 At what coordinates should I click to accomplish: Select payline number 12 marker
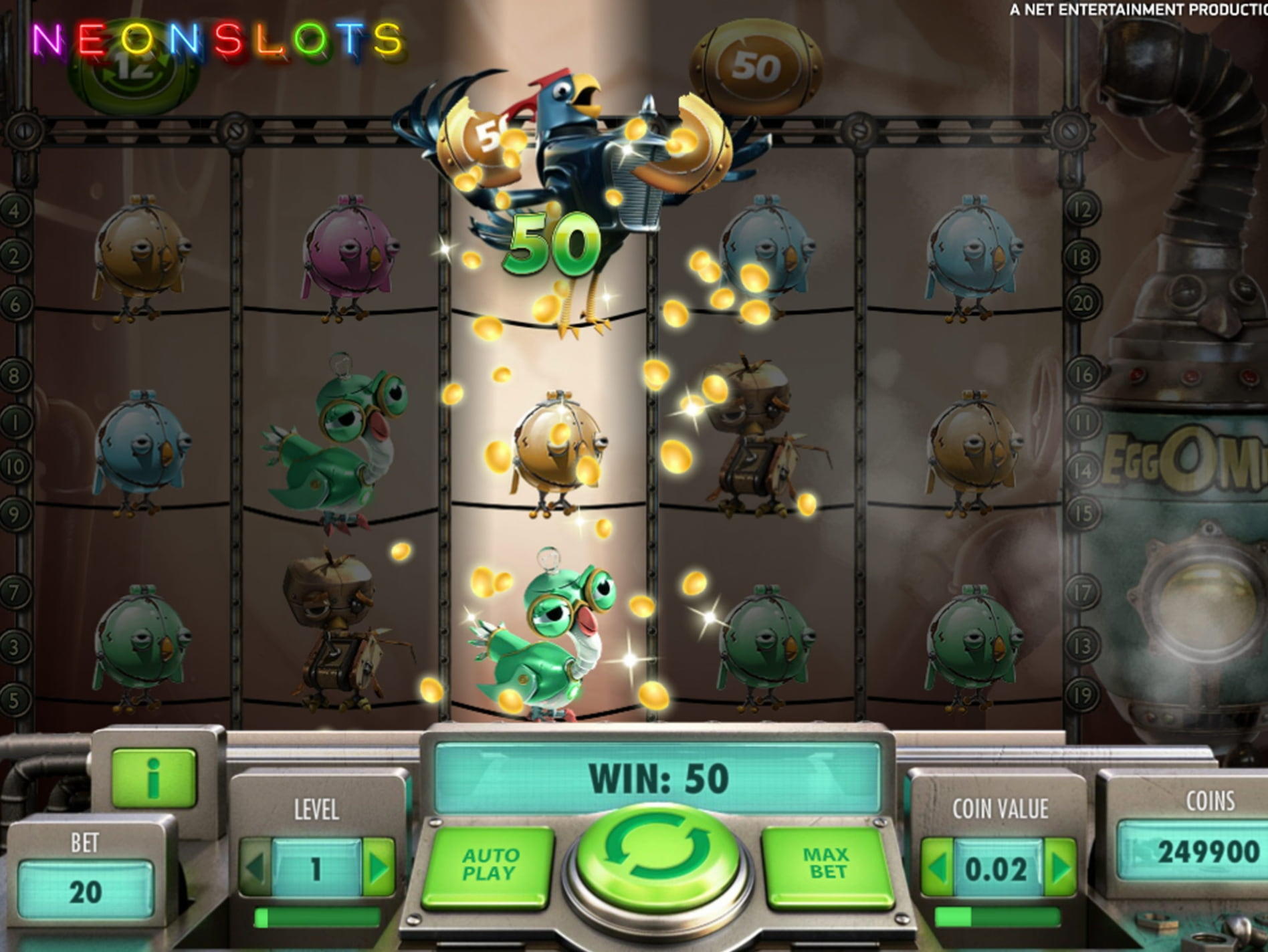[1082, 211]
